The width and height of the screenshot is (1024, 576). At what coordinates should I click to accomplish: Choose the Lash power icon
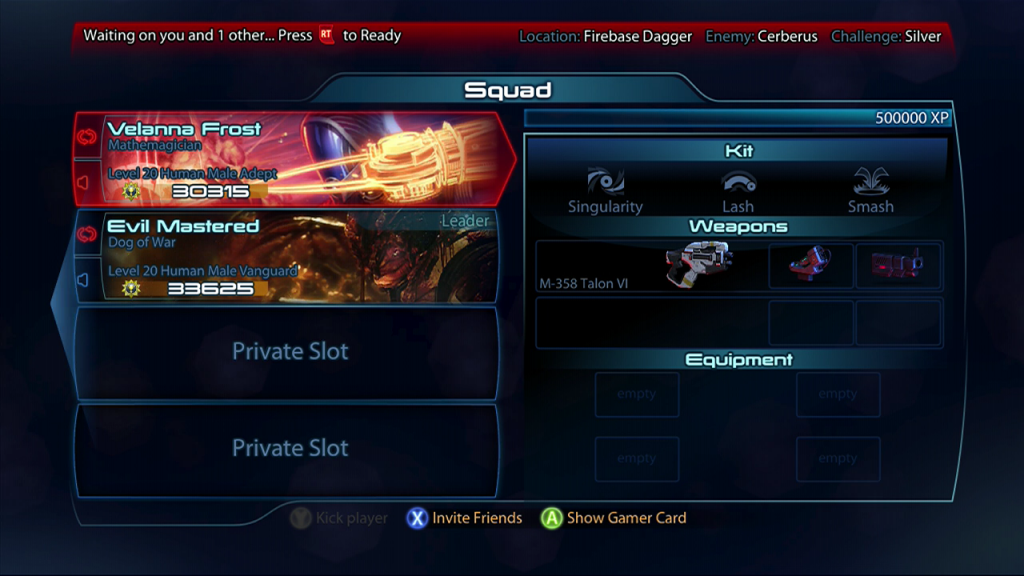[x=738, y=182]
